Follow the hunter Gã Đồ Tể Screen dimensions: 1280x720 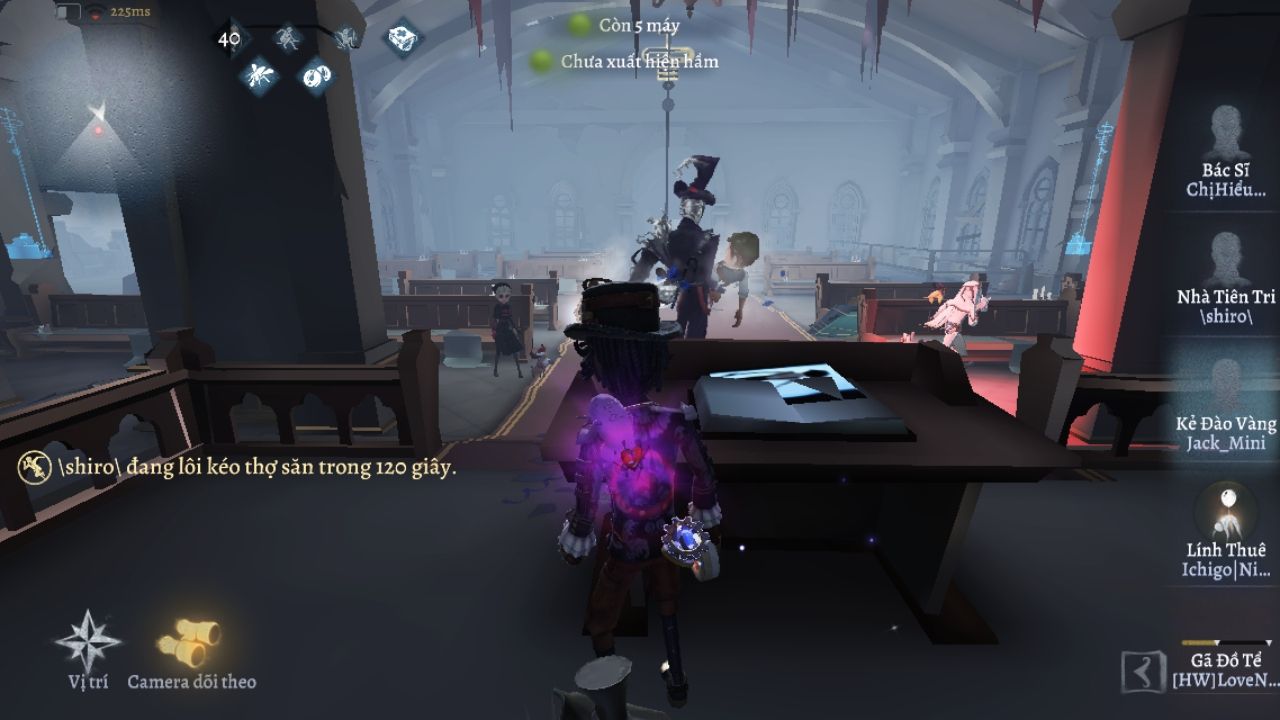pyautogui.click(x=1227, y=665)
